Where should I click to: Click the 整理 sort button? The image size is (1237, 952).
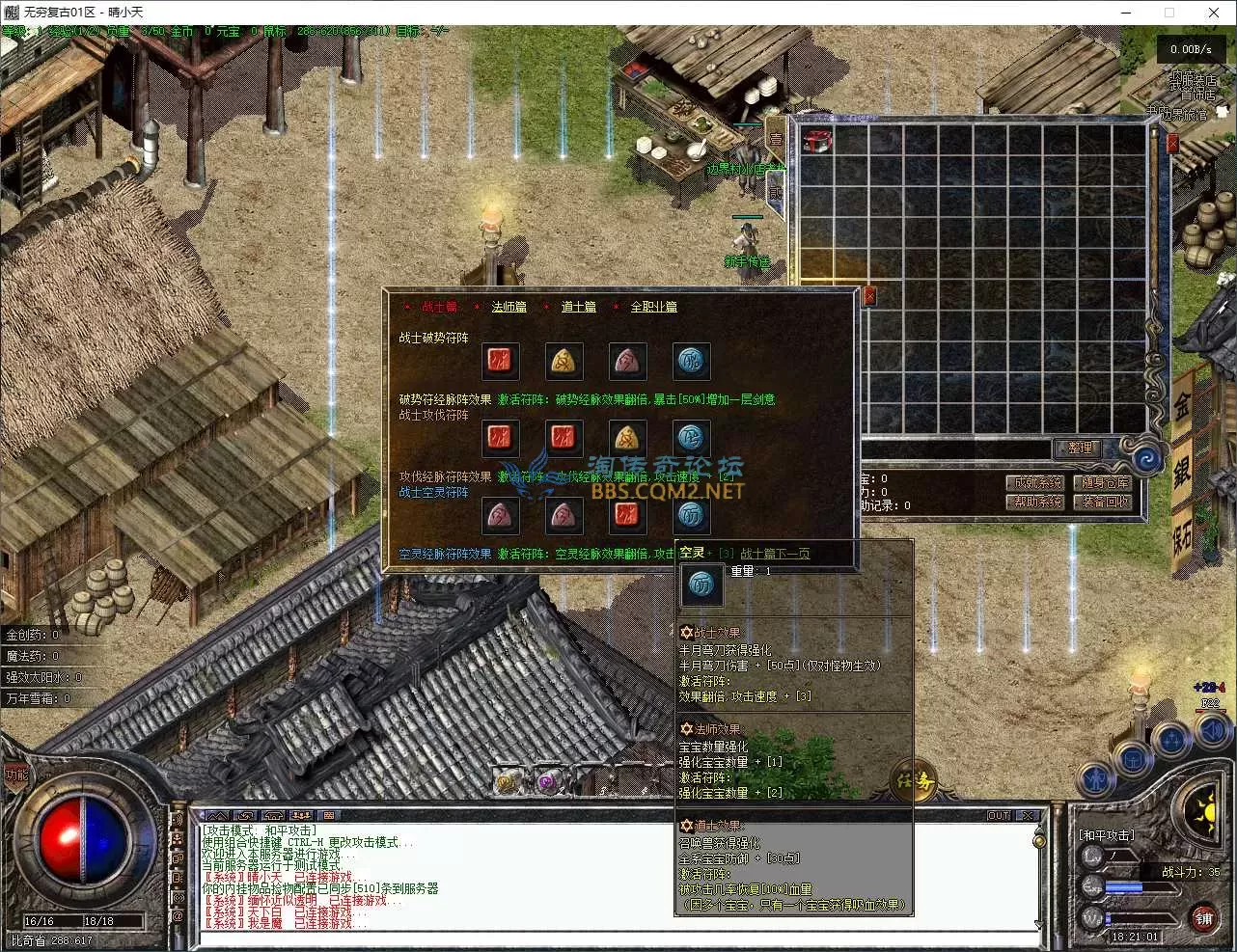[x=1080, y=448]
